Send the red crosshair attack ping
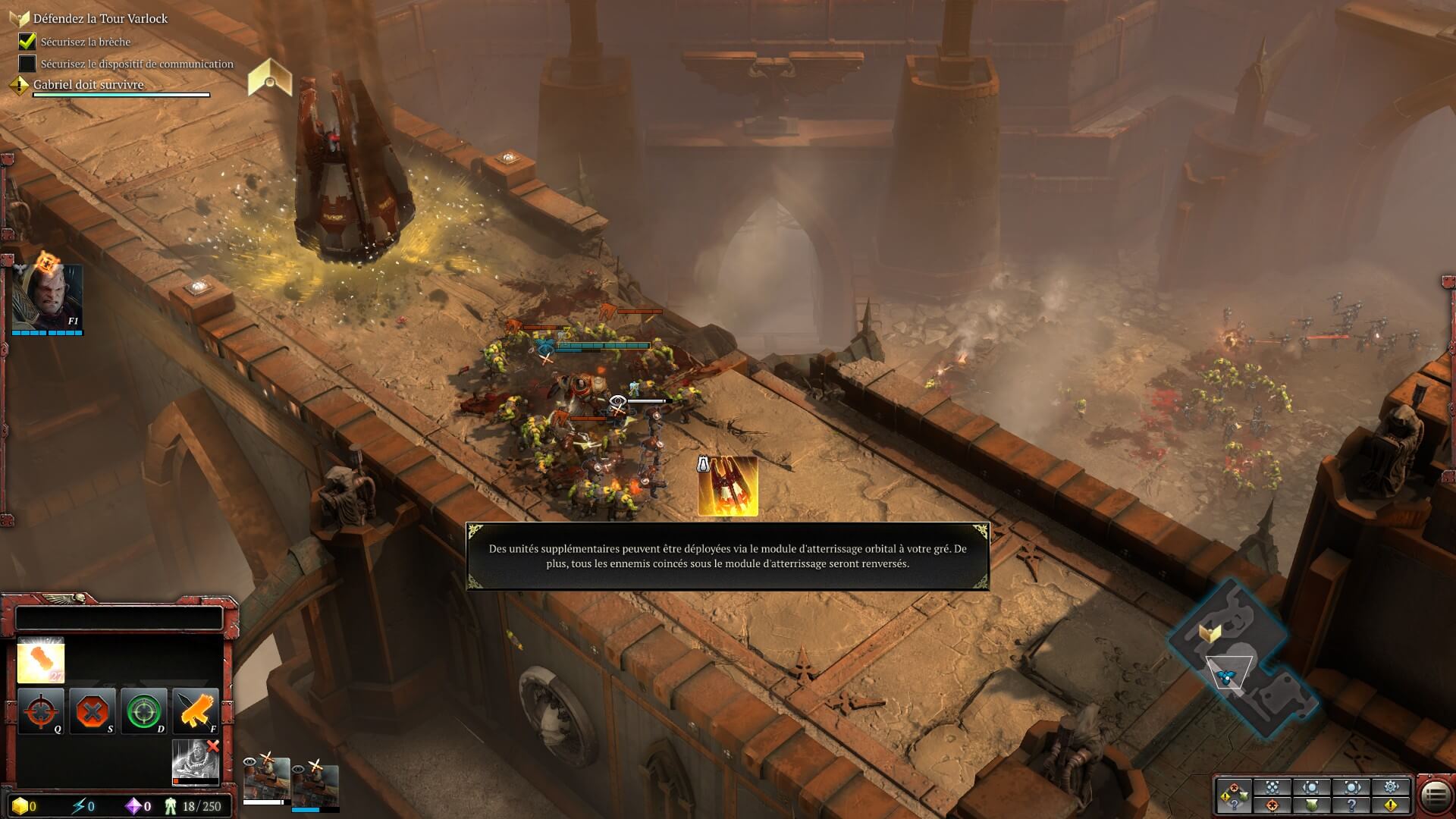Screen dimensions: 1456x819 [x=1272, y=805]
